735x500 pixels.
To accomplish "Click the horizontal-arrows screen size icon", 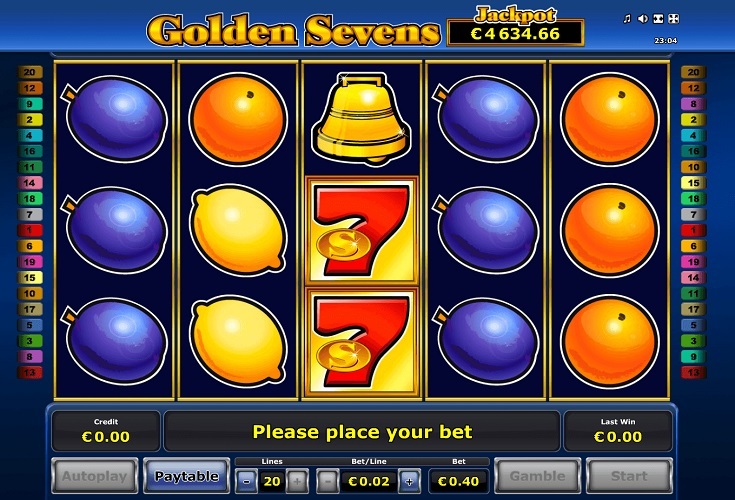I will tap(657, 18).
